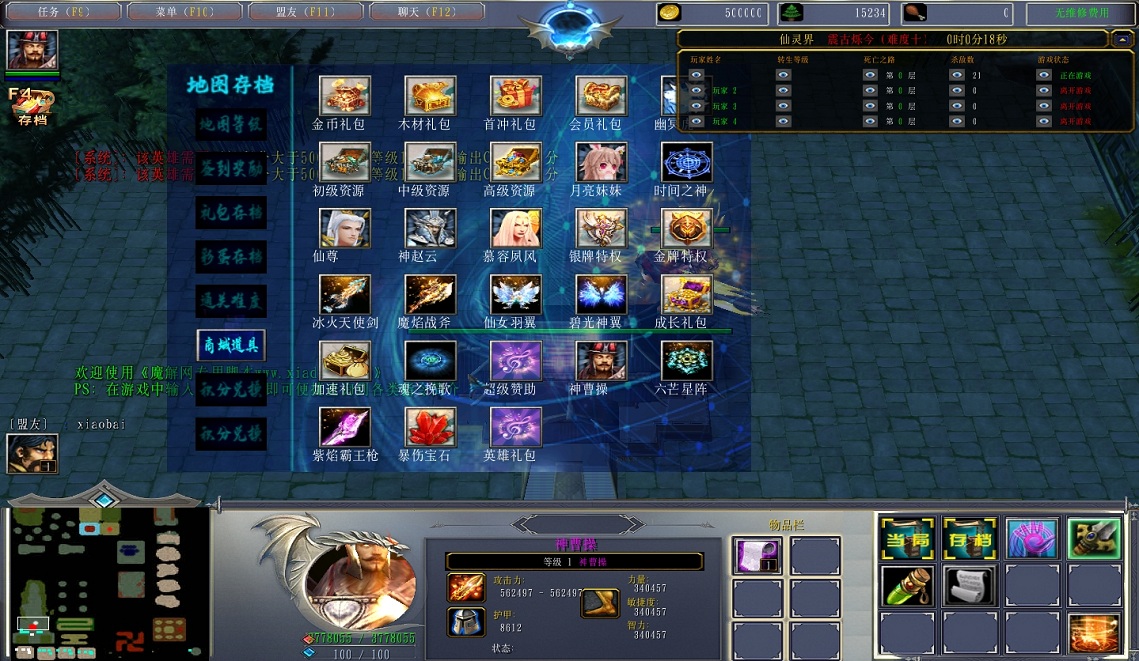This screenshot has width=1139, height=661.
Task: Switch to the 地图等级 tab
Action: (230, 125)
